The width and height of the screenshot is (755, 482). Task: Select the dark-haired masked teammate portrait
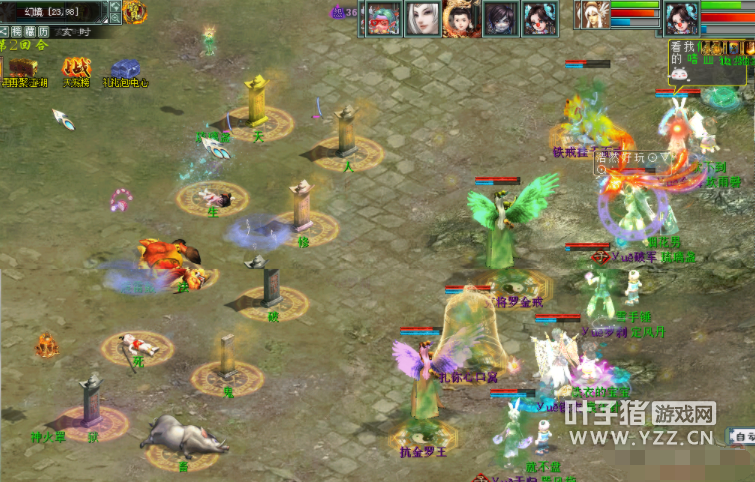[x=499, y=18]
